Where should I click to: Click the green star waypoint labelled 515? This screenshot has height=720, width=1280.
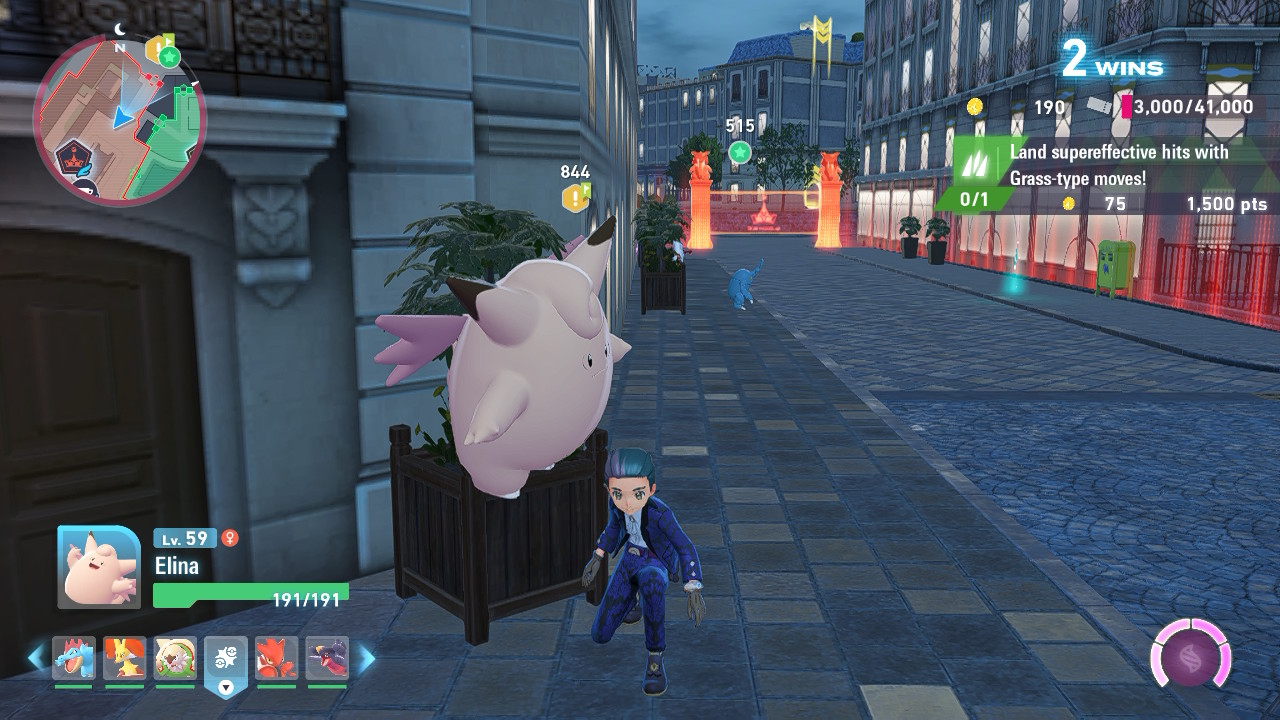(739, 152)
